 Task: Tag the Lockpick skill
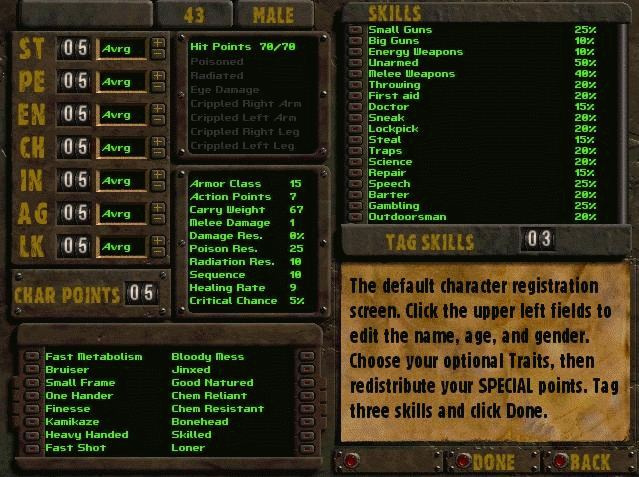pyautogui.click(x=355, y=129)
